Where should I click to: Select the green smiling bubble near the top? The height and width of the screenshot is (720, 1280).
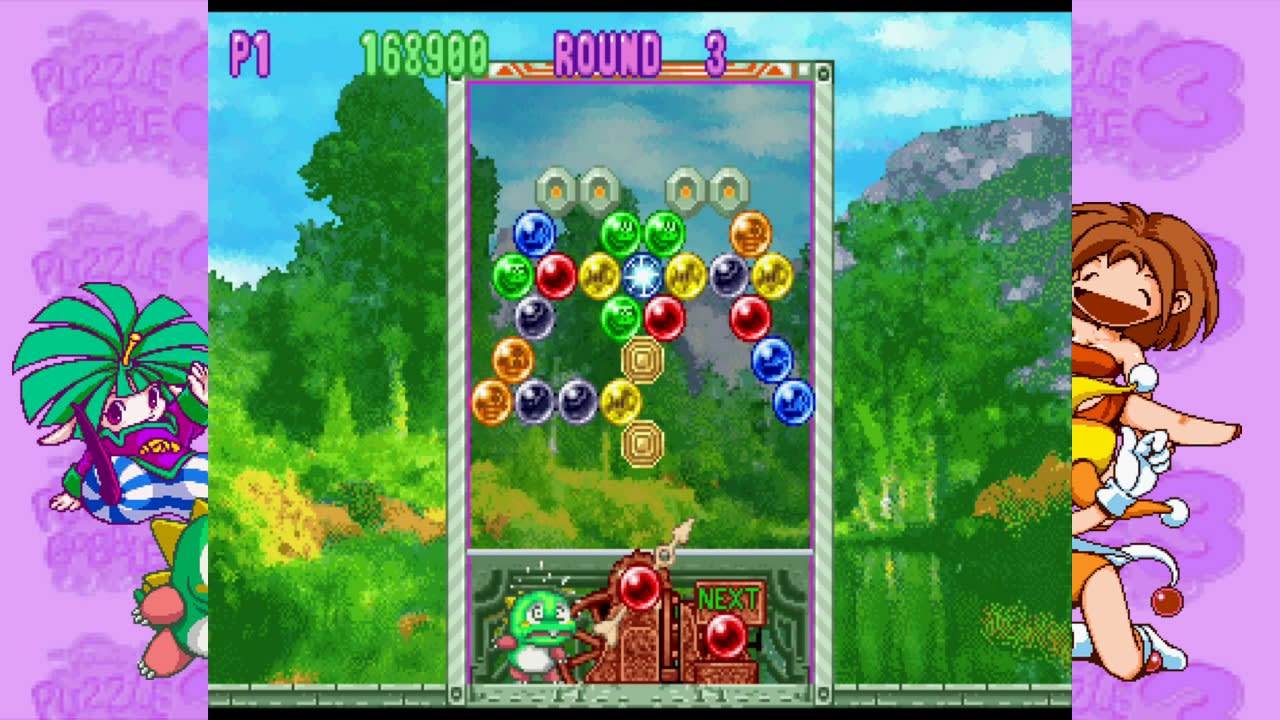621,231
